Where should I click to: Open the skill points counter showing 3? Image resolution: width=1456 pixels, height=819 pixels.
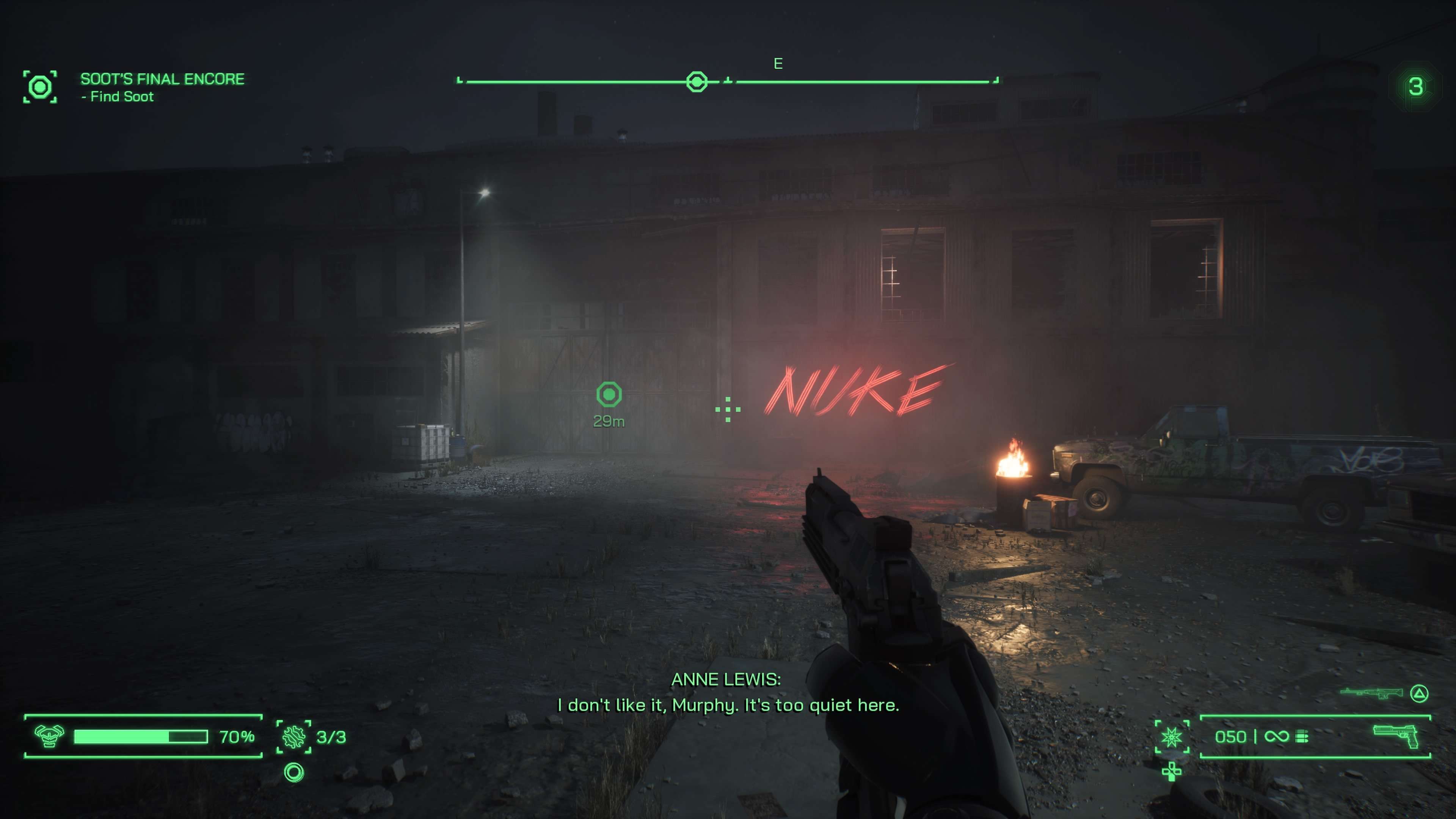pyautogui.click(x=1415, y=87)
